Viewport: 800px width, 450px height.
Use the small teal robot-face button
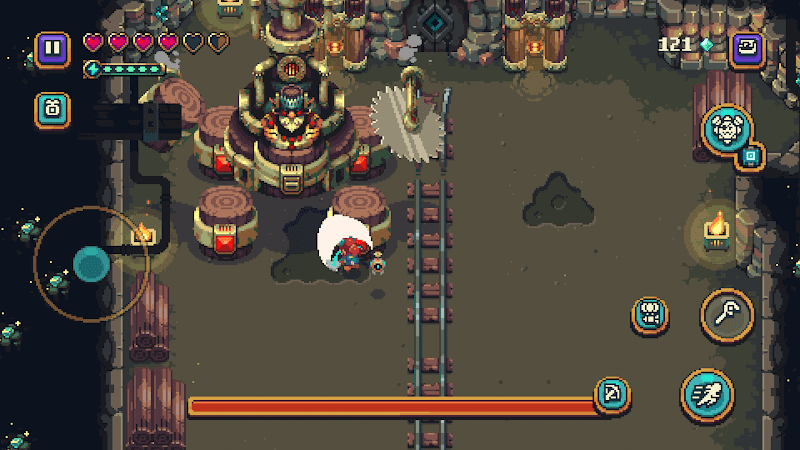(x=650, y=315)
